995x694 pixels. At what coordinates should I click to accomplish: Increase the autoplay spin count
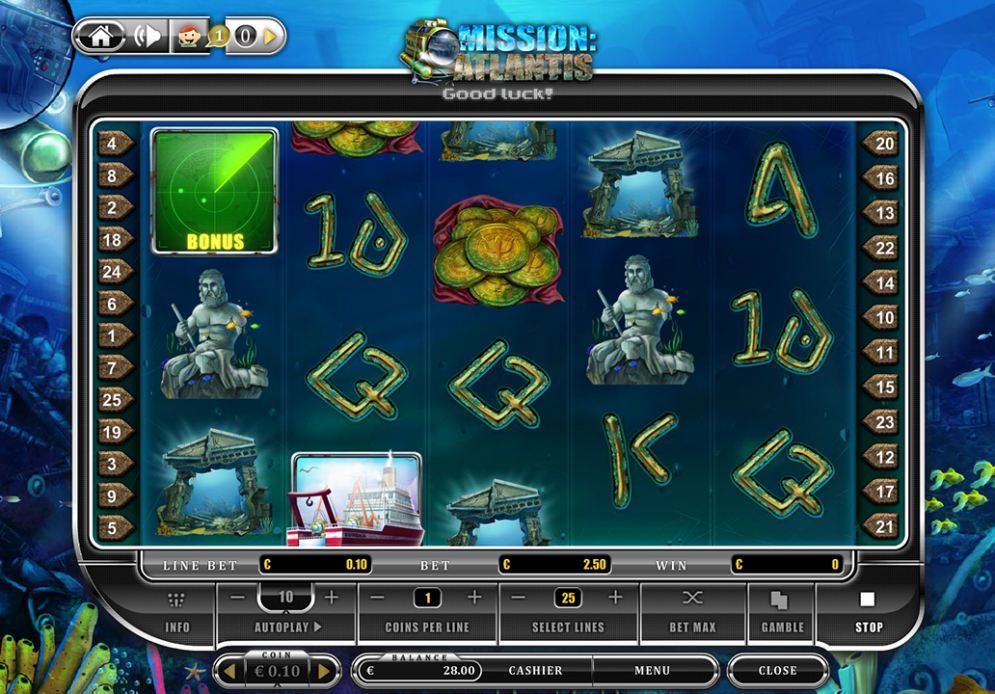tap(332, 598)
